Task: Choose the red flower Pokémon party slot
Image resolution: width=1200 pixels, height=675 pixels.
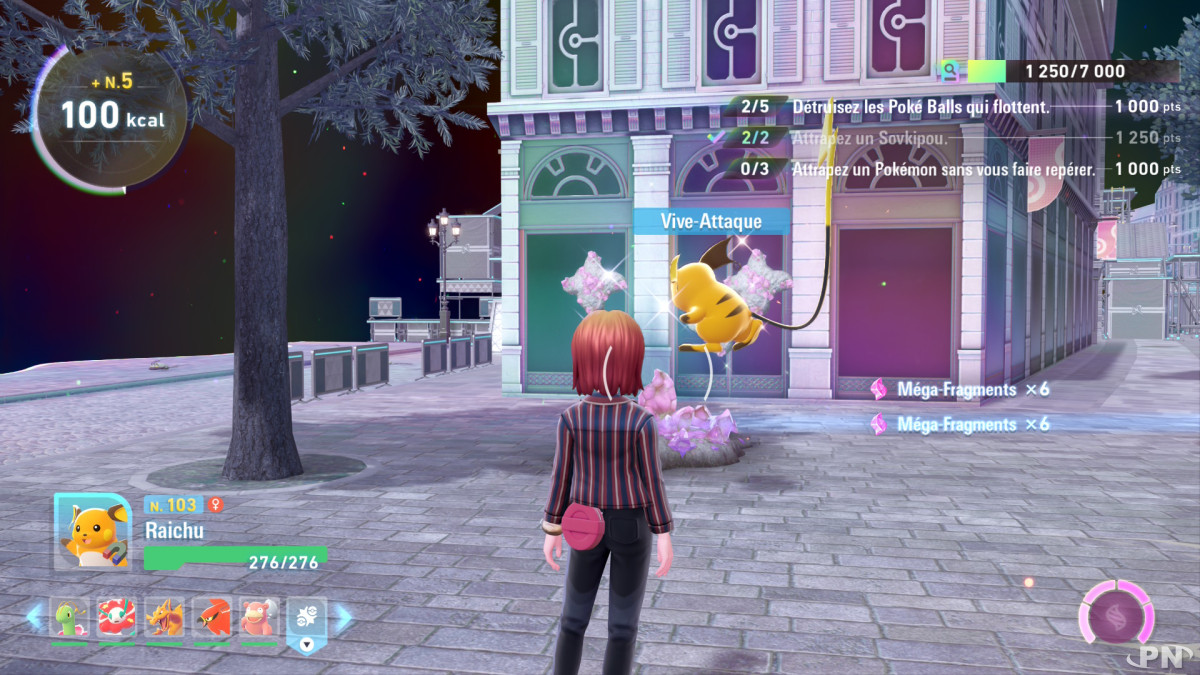Action: coord(117,618)
